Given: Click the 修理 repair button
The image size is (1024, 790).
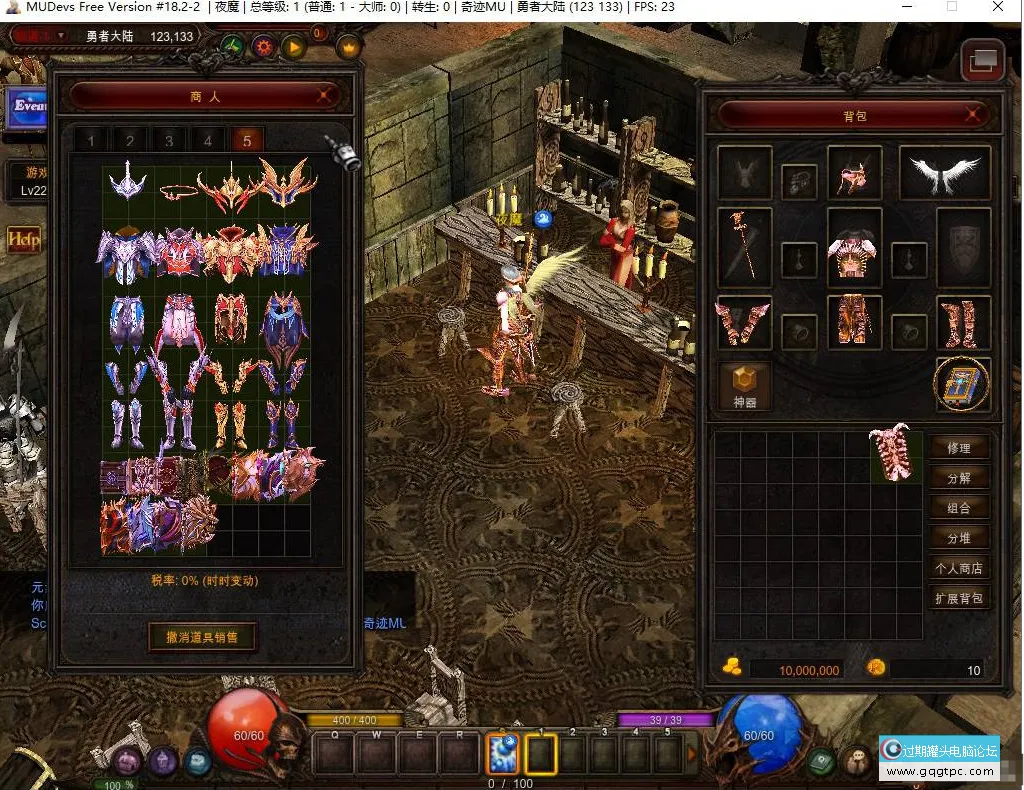Looking at the screenshot, I should (958, 448).
